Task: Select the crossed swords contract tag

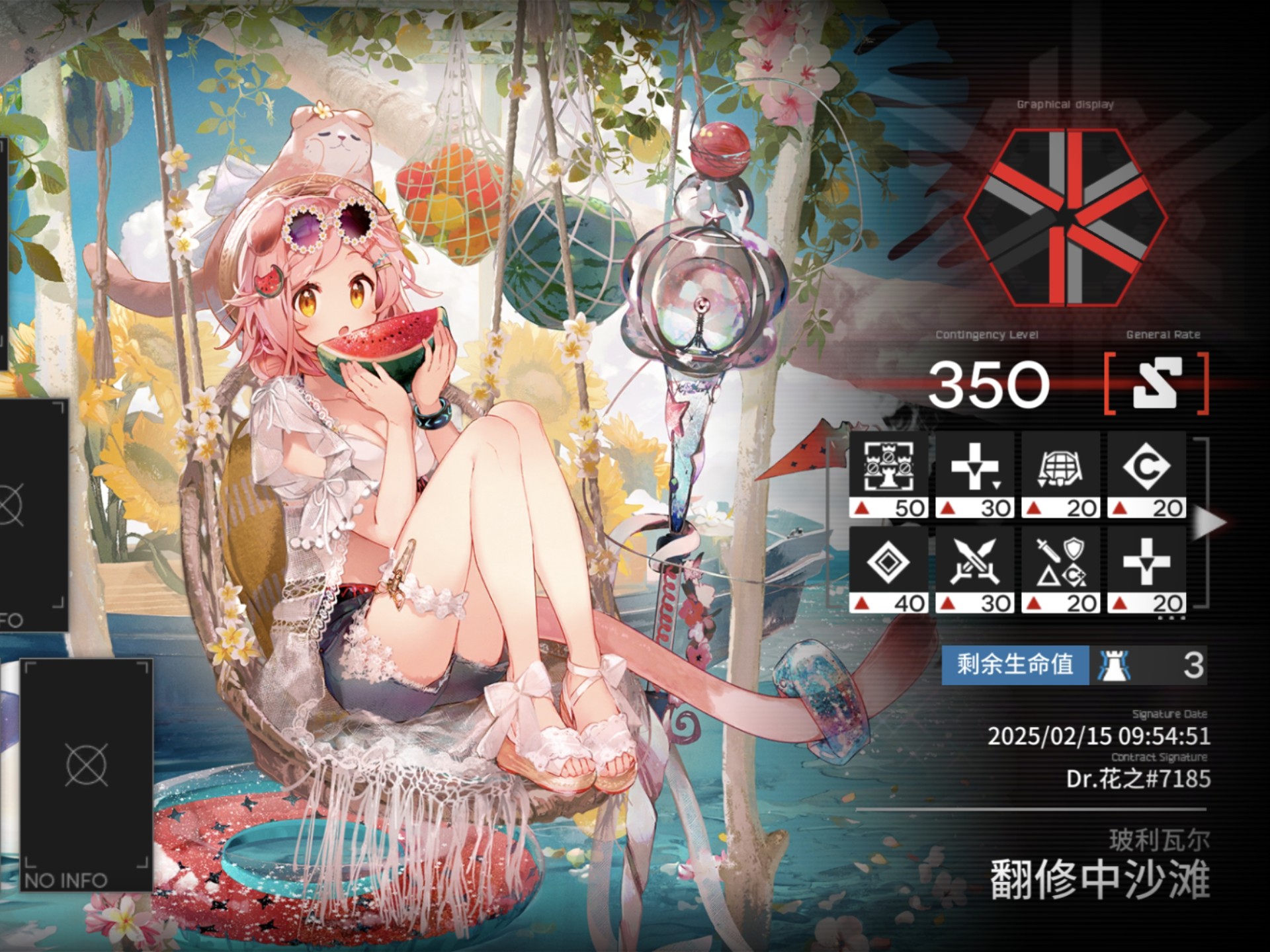Action: point(975,569)
